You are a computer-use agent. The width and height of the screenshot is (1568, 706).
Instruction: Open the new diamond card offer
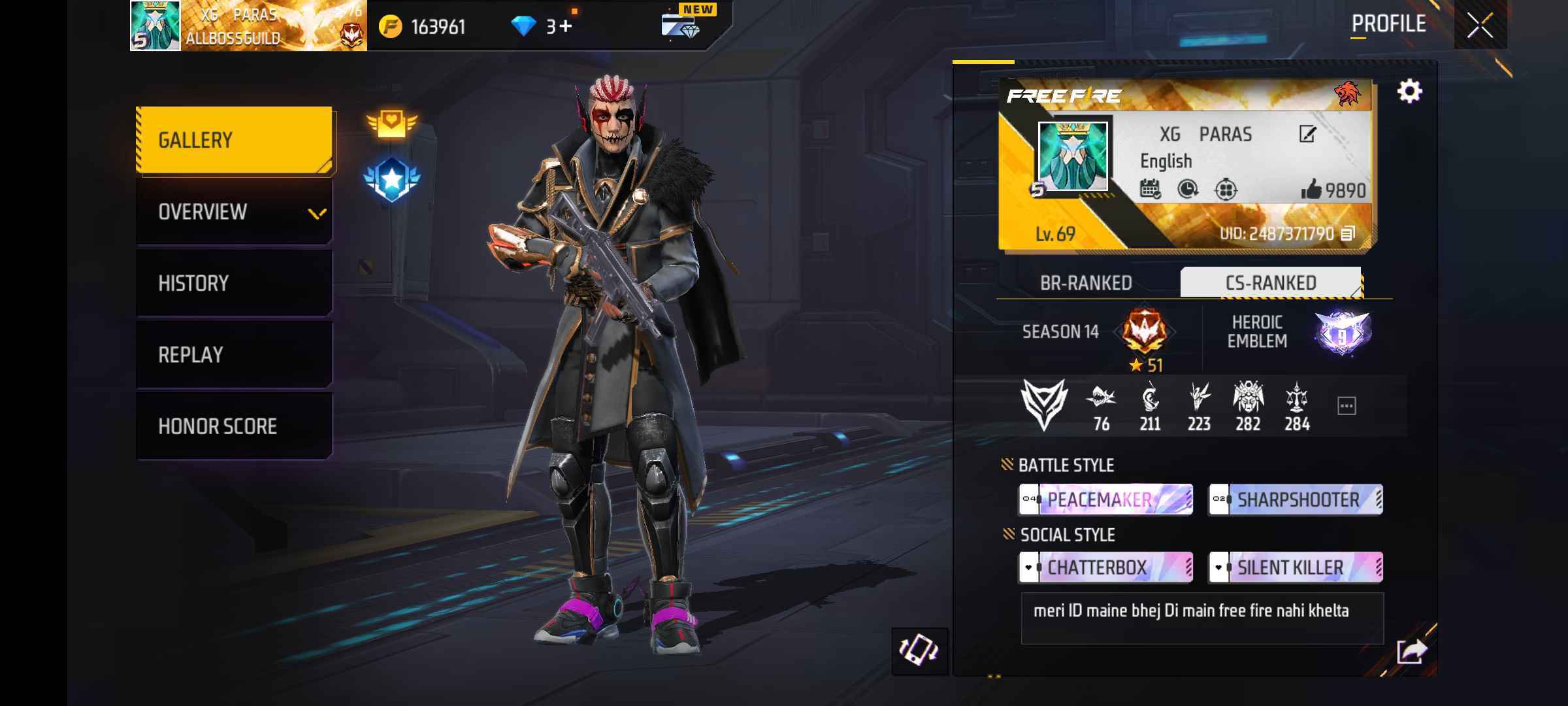(x=681, y=25)
